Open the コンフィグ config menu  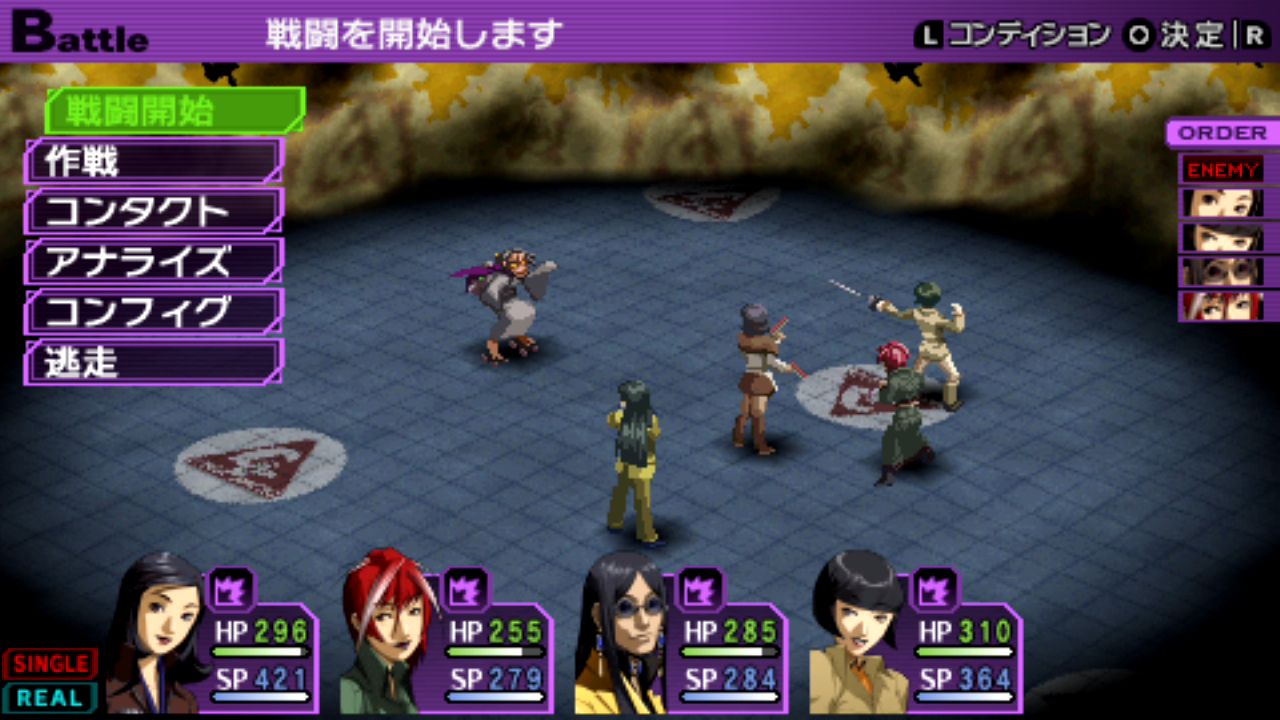(154, 312)
